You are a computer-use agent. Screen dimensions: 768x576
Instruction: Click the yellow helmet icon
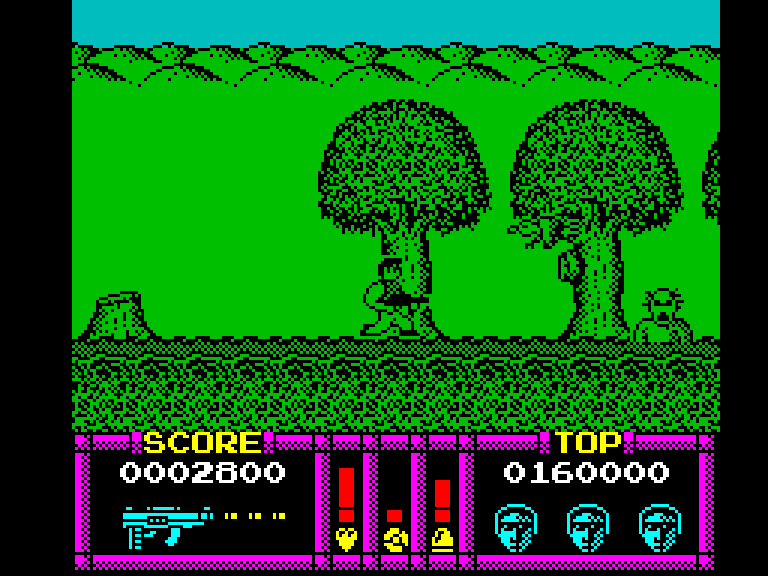(442, 539)
